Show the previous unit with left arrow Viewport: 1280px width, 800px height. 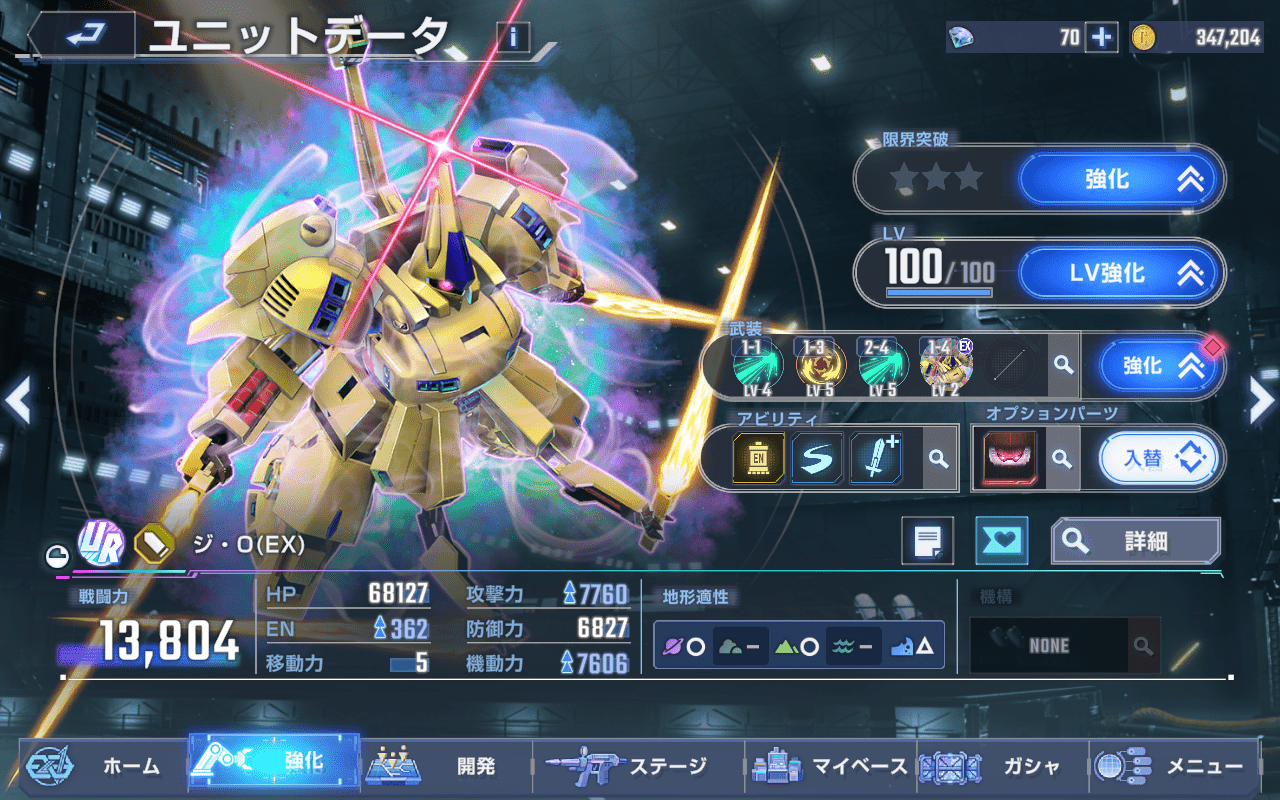(17, 400)
